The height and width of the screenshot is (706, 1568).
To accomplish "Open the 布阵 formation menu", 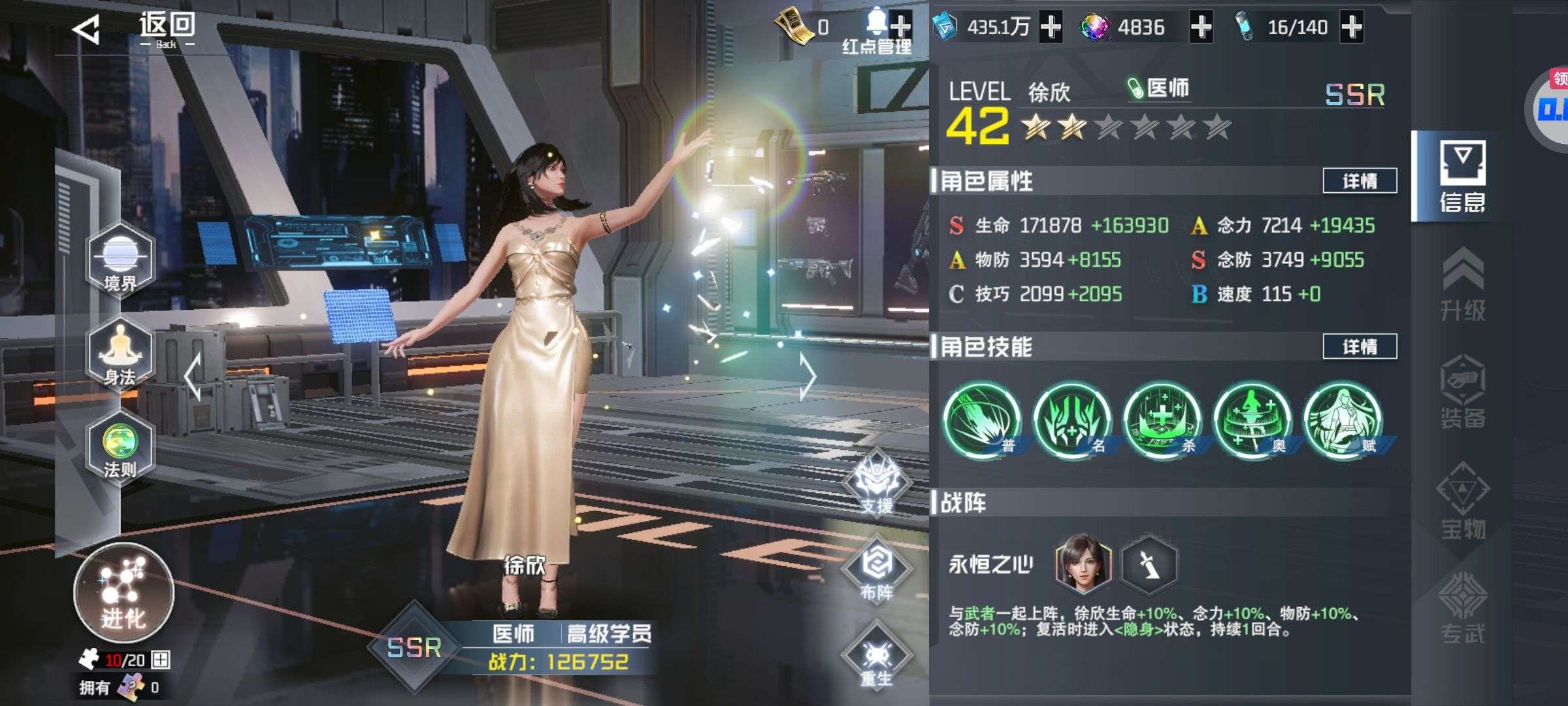I will [x=876, y=571].
